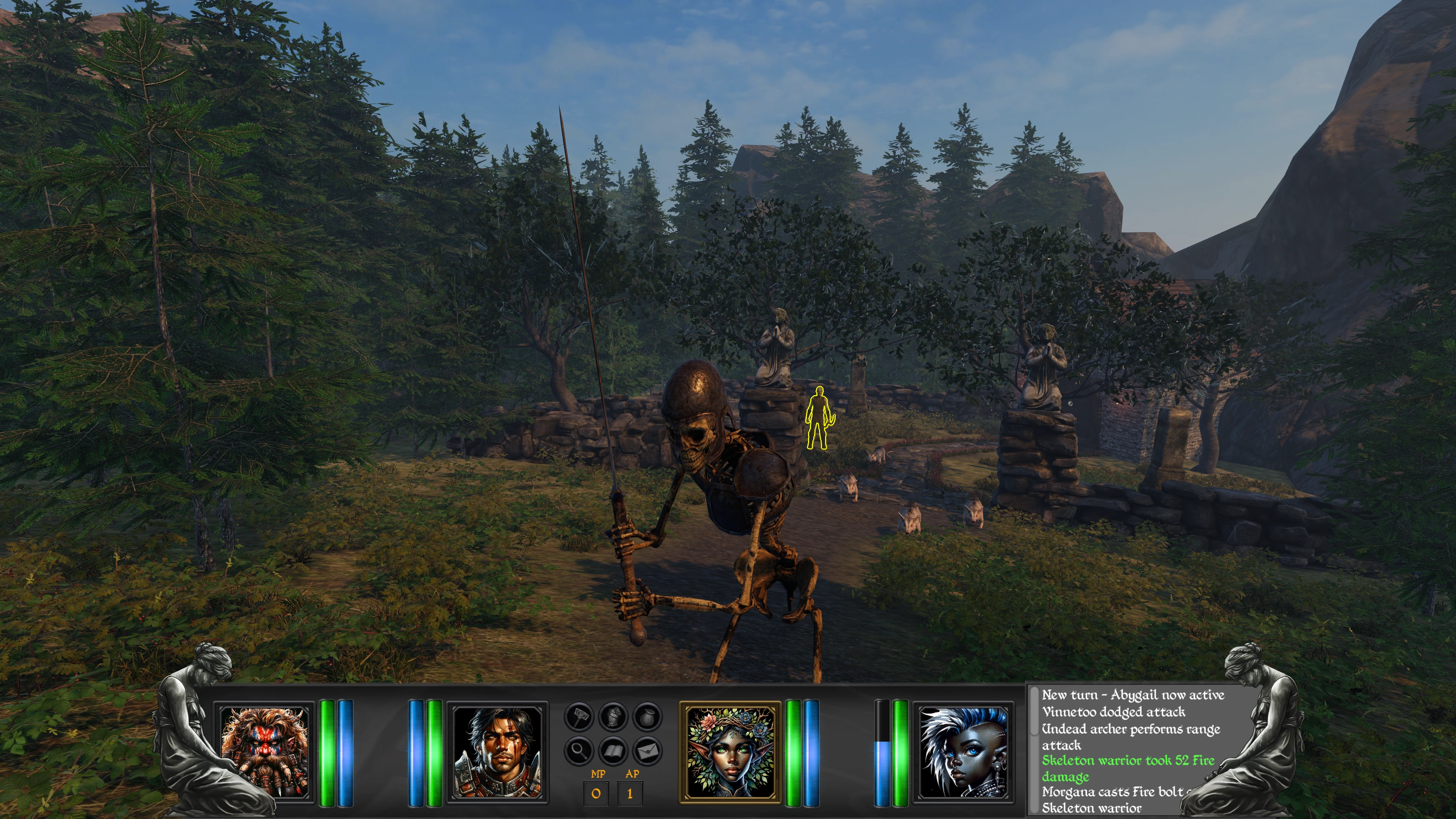Open the pouch bag inventory icon

[647, 717]
